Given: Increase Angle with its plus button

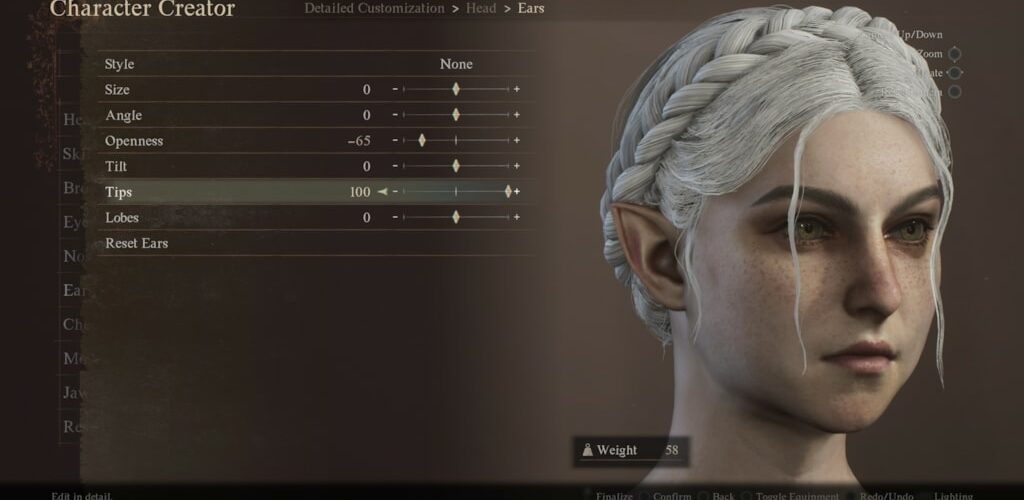Looking at the screenshot, I should tap(517, 115).
